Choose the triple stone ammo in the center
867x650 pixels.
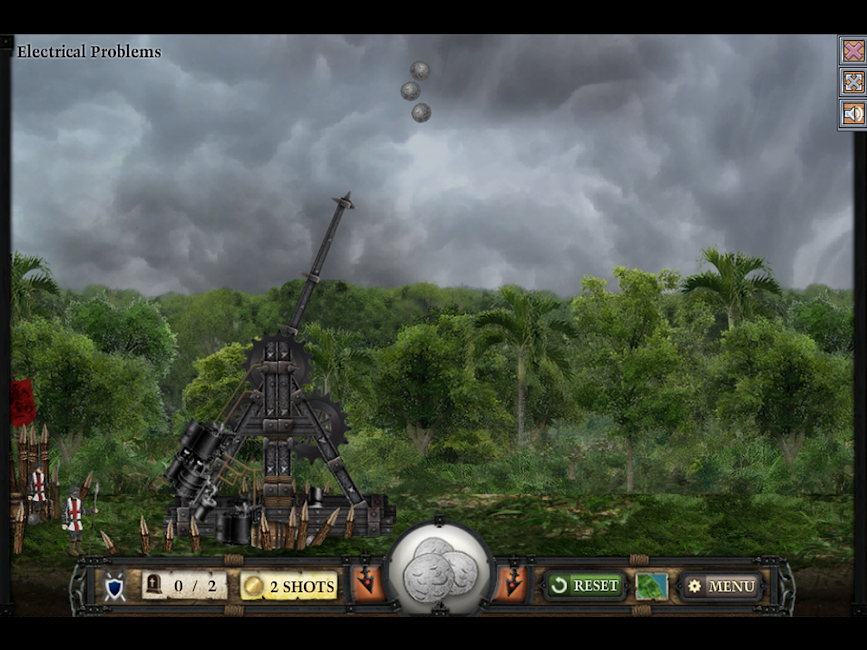[440, 567]
